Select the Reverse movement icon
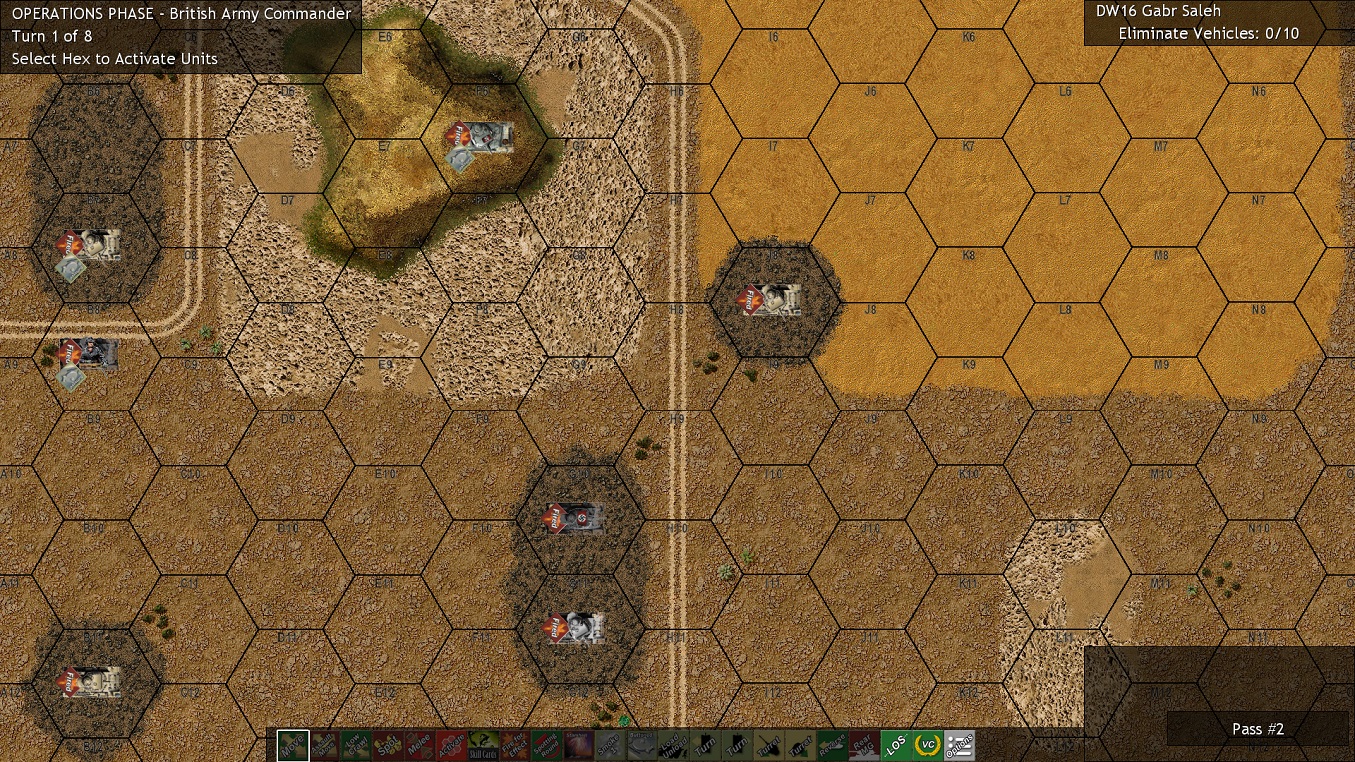The height and width of the screenshot is (762, 1355). 831,744
